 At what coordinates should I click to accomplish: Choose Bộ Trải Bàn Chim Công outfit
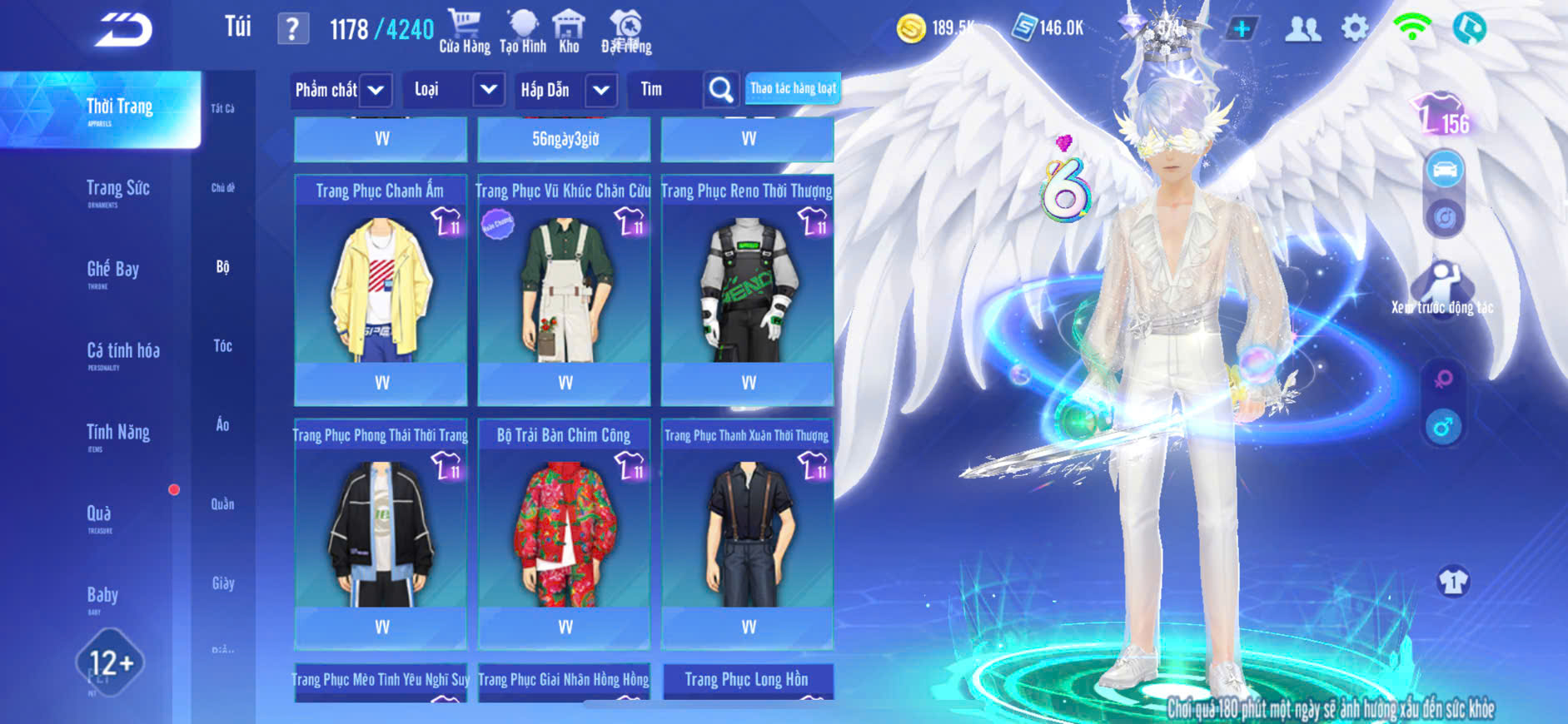[x=564, y=533]
